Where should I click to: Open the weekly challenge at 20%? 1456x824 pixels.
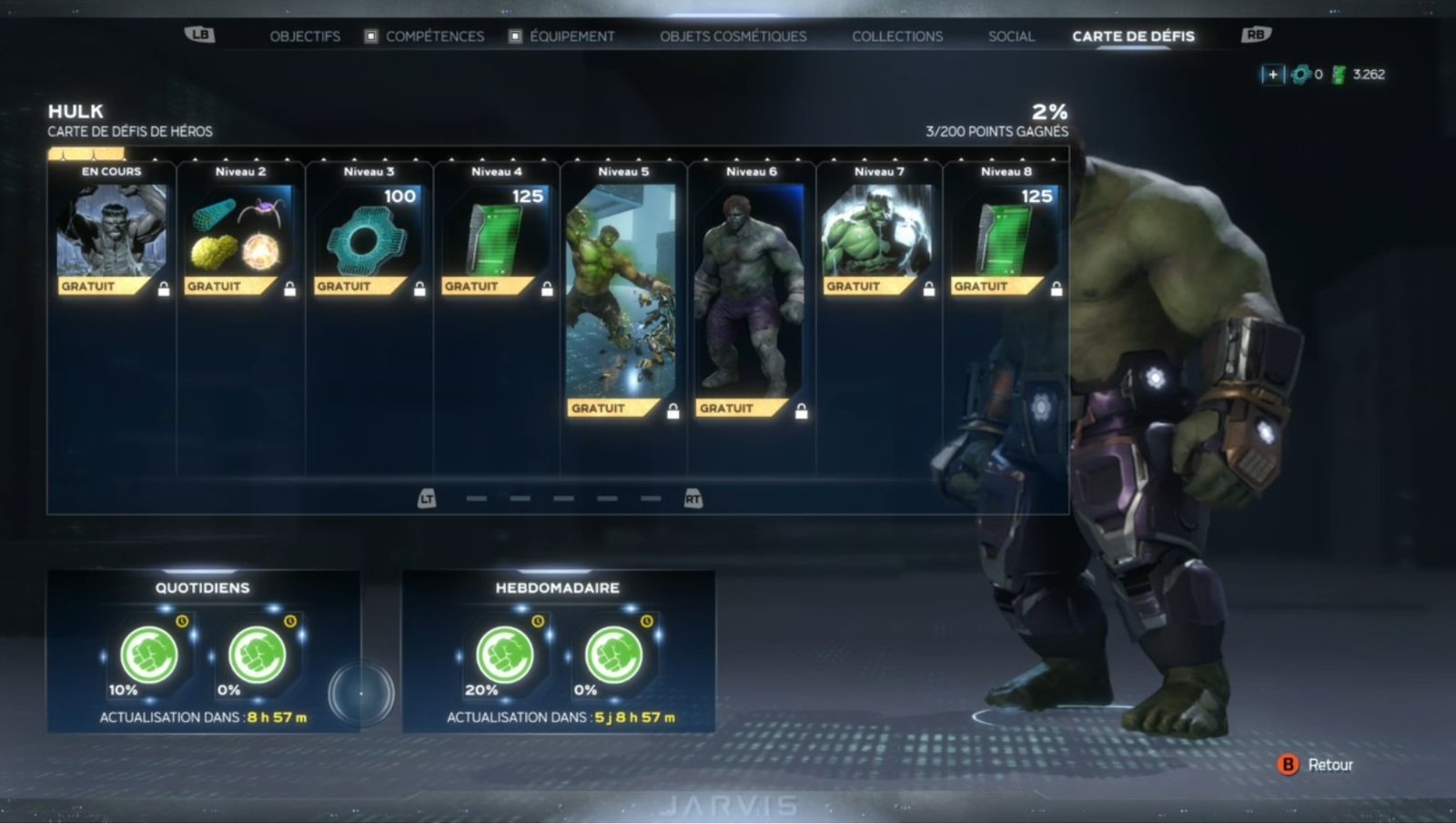505,655
